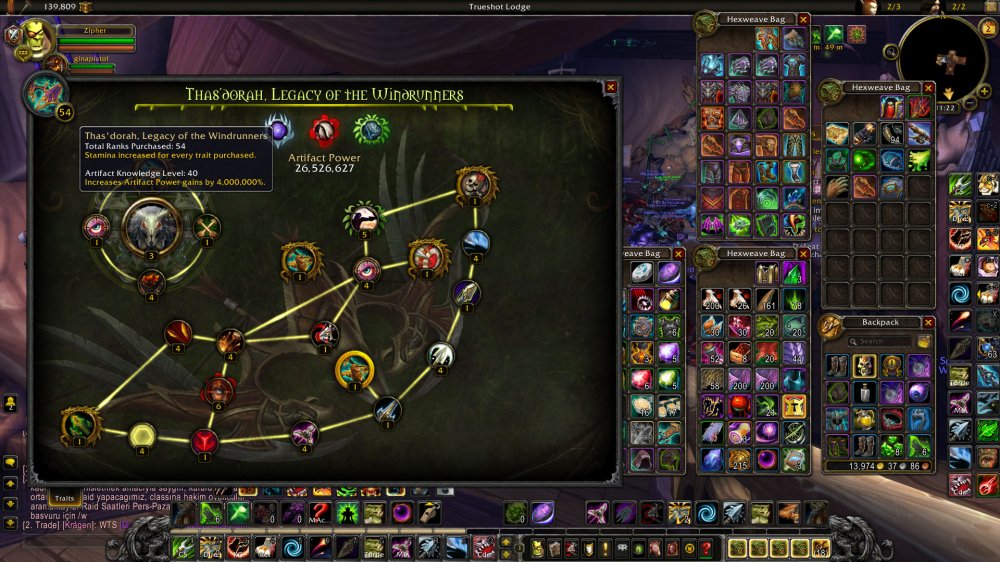
Task: Click the red question mark help button
Action: click(706, 547)
